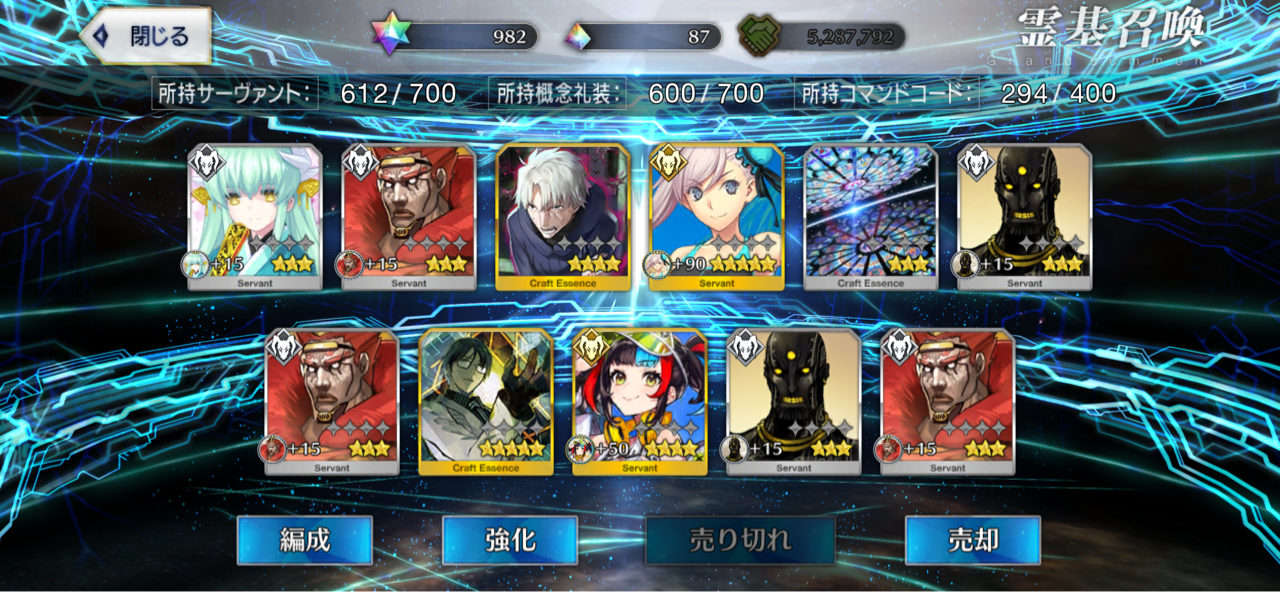Close the summon results with 閉じる
The height and width of the screenshot is (592, 1280).
pos(146,37)
